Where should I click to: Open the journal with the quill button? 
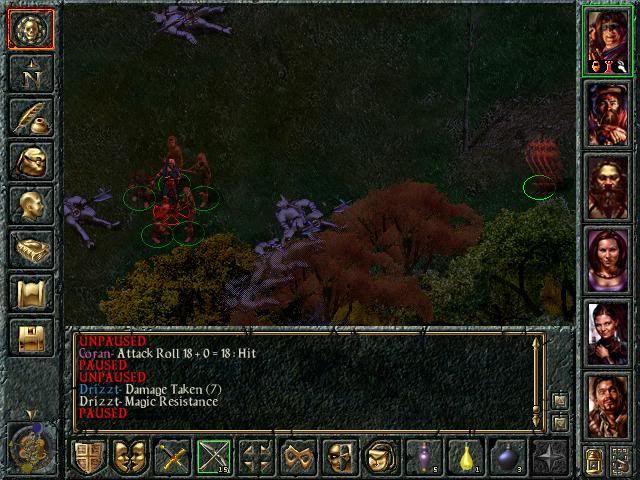30,117
